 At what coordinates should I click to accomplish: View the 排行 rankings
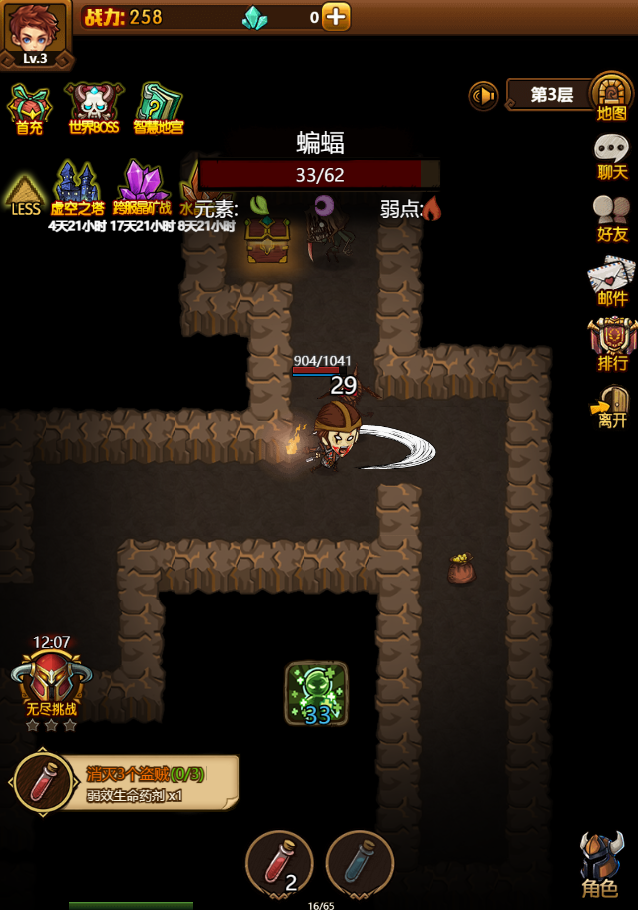[x=612, y=344]
